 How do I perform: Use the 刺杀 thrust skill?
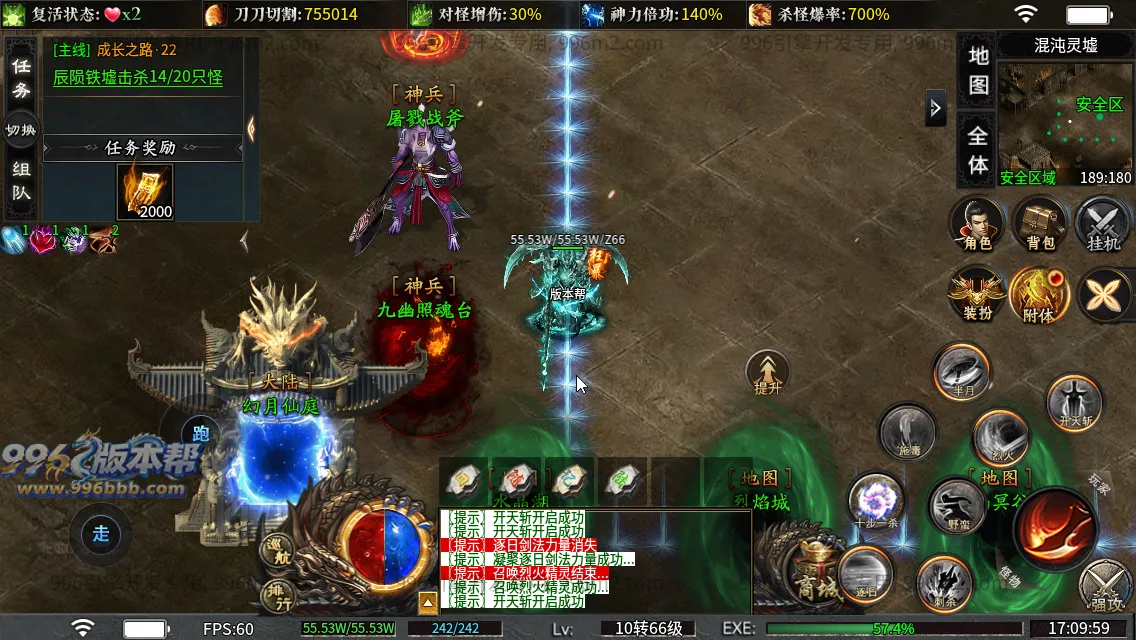(x=943, y=582)
